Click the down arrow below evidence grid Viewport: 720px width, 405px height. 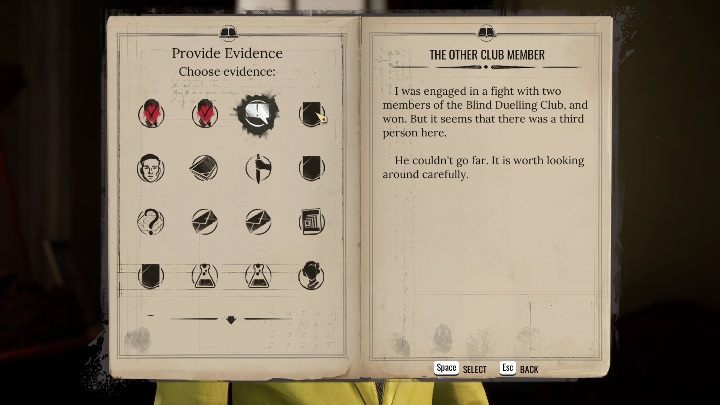pos(231,320)
